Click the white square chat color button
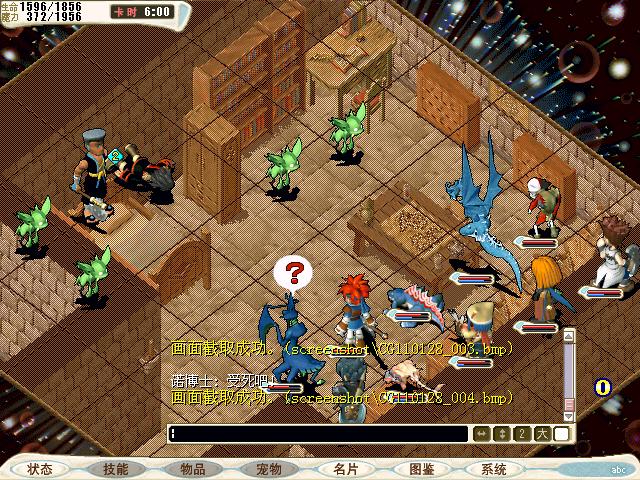 pyautogui.click(x=561, y=434)
